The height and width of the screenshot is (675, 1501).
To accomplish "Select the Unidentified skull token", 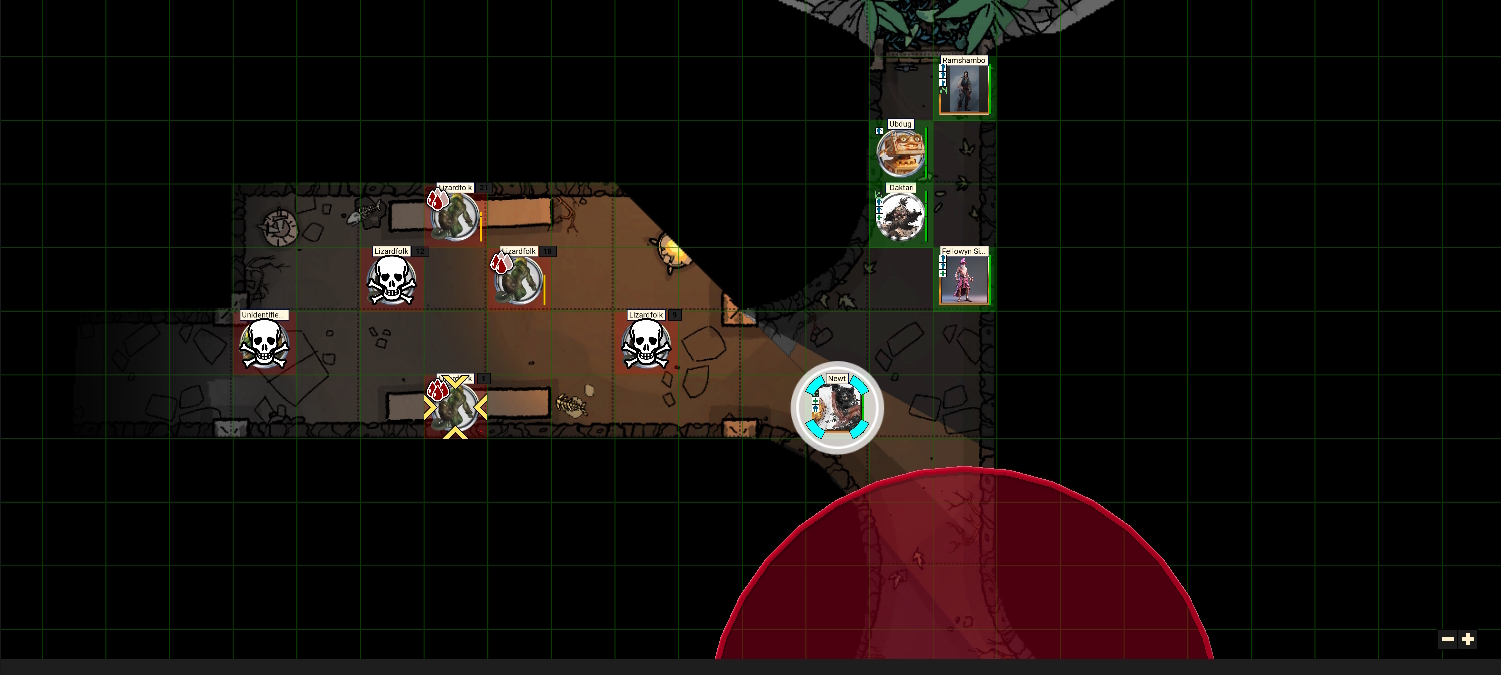I will [264, 344].
